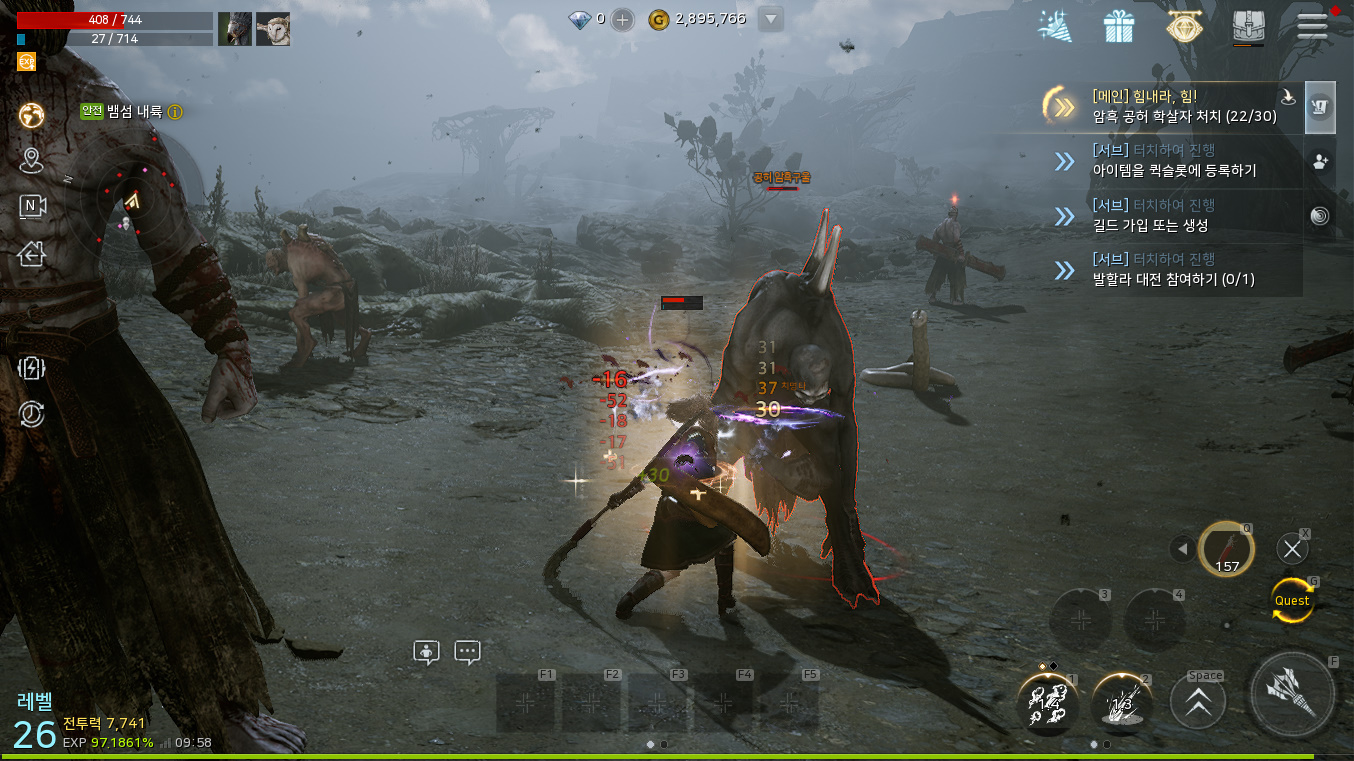Screen dimensions: 1354x761
Task: Open the circular minimap
Action: pyautogui.click(x=130, y=200)
